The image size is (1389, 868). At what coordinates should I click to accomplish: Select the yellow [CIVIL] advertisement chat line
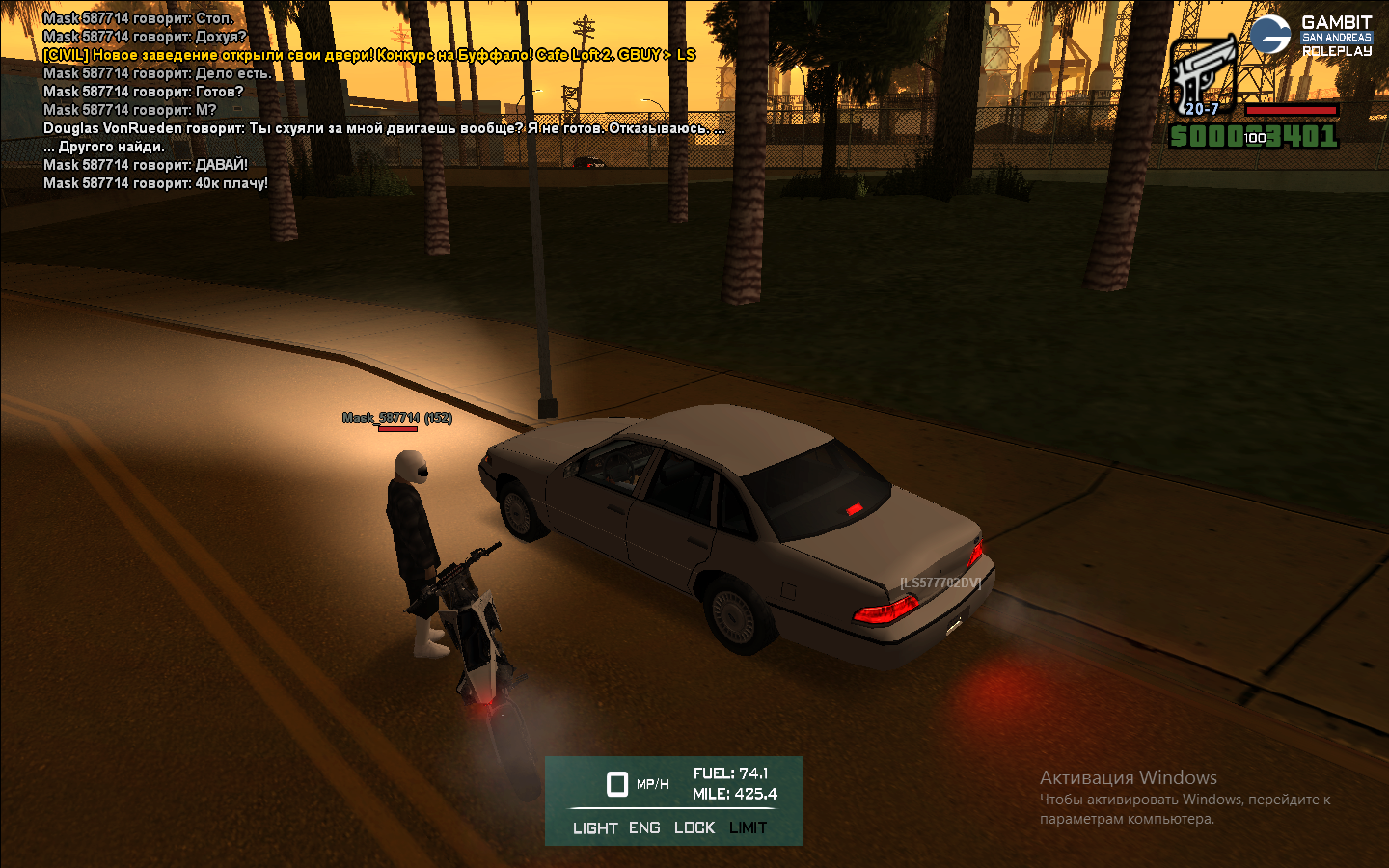tap(369, 55)
